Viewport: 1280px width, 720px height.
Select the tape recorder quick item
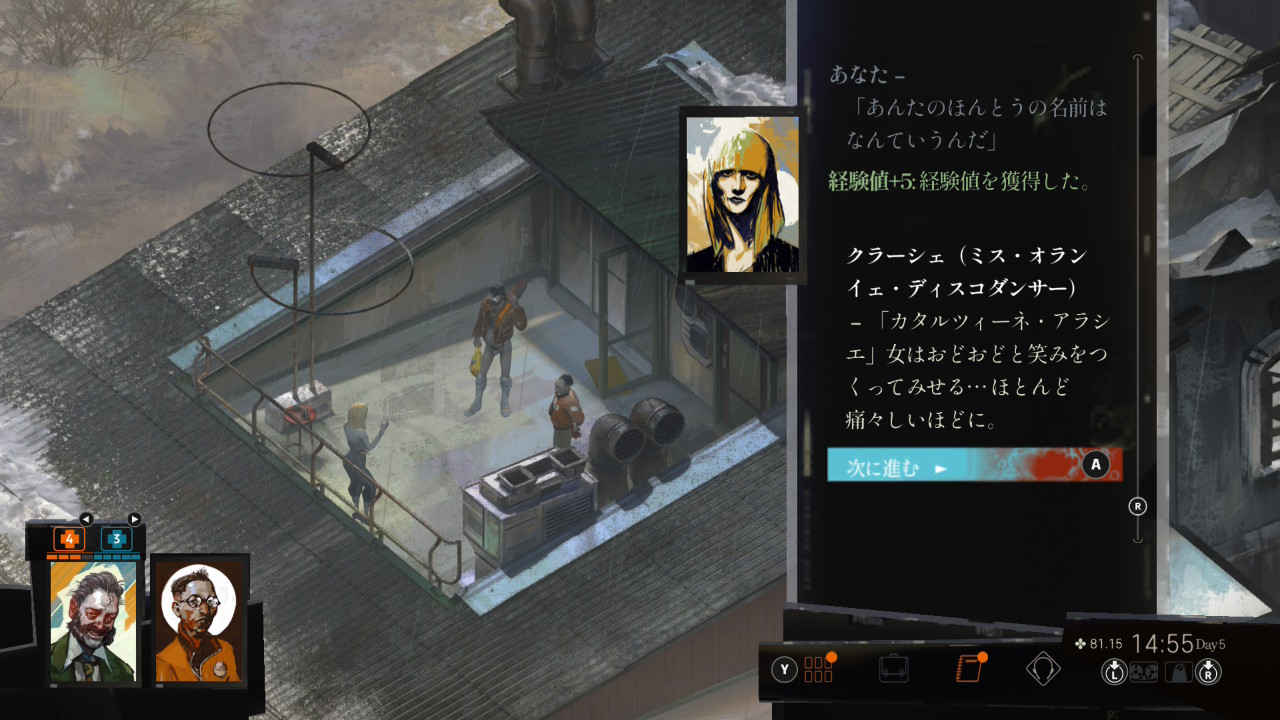click(1145, 672)
